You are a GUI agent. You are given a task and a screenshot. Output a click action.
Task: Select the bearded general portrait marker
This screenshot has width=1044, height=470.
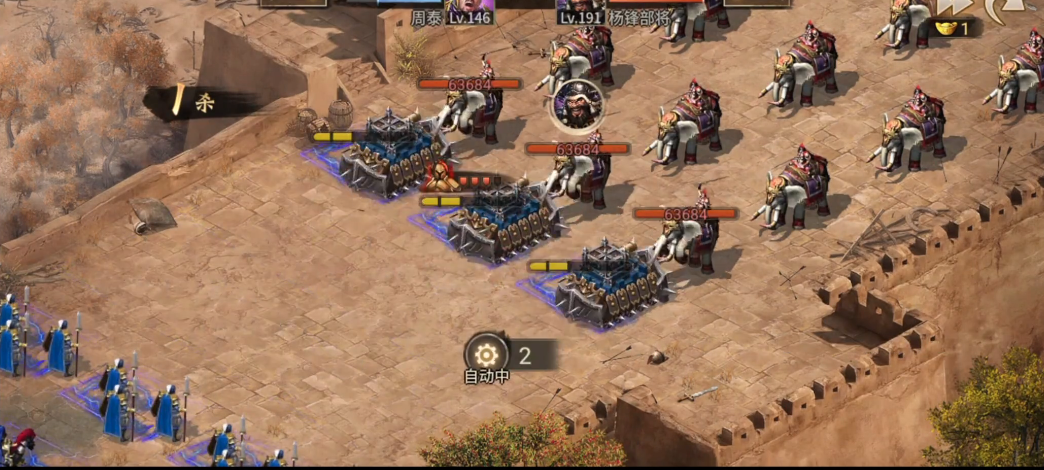point(575,103)
